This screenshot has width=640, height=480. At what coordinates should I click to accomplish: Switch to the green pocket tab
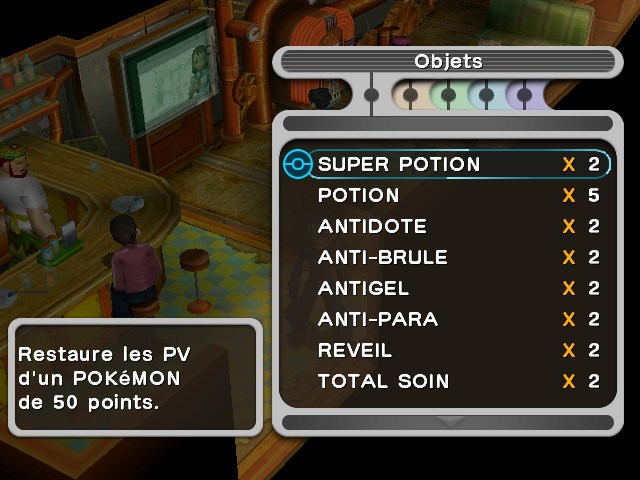[448, 96]
